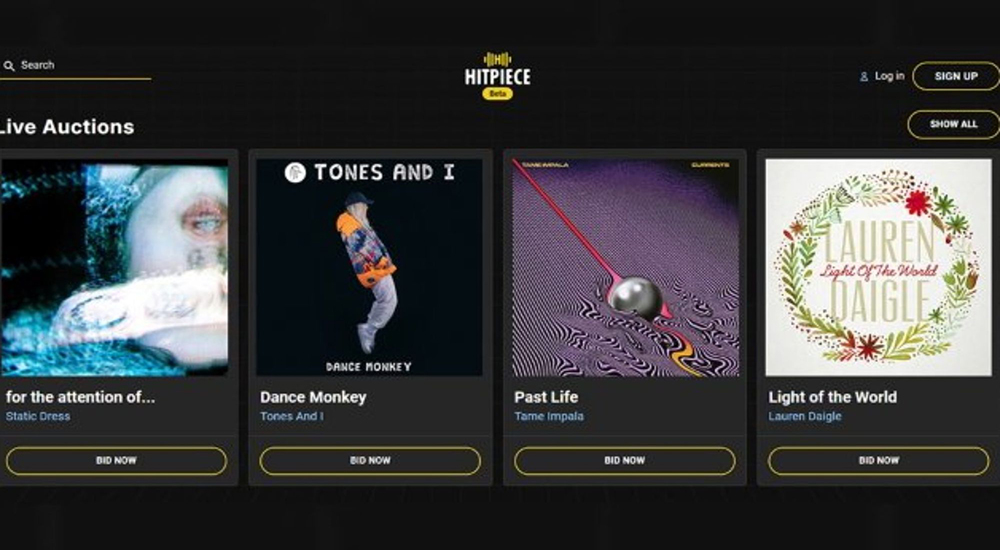Open the Tame Impala Currents artwork
Screen dimensions: 1000x550
pyautogui.click(x=625, y=267)
